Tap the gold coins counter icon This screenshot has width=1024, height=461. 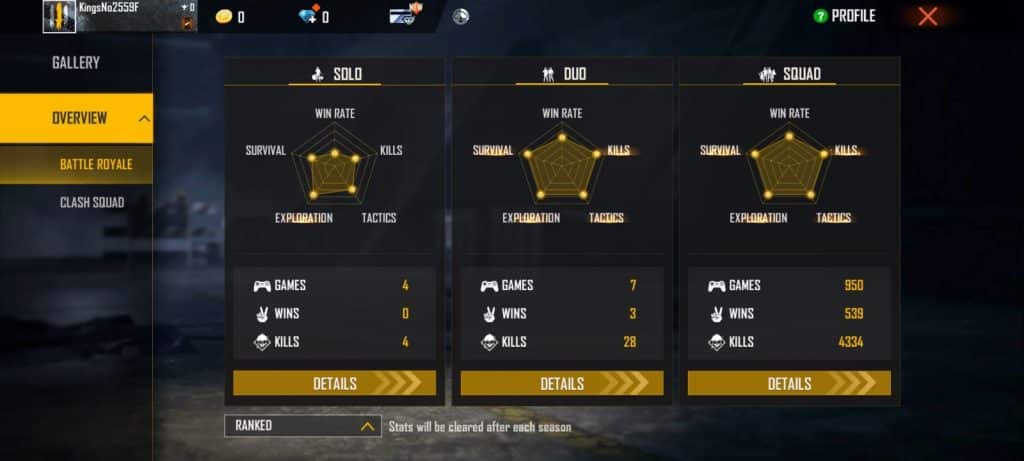[223, 16]
